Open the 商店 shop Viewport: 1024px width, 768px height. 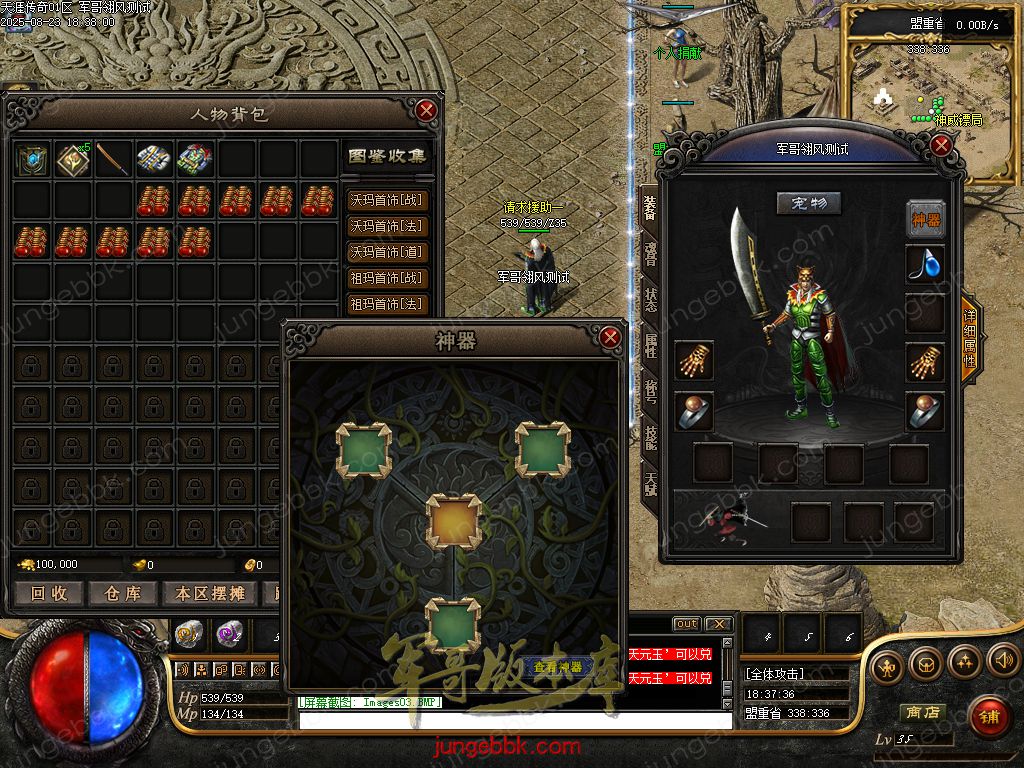coord(921,713)
